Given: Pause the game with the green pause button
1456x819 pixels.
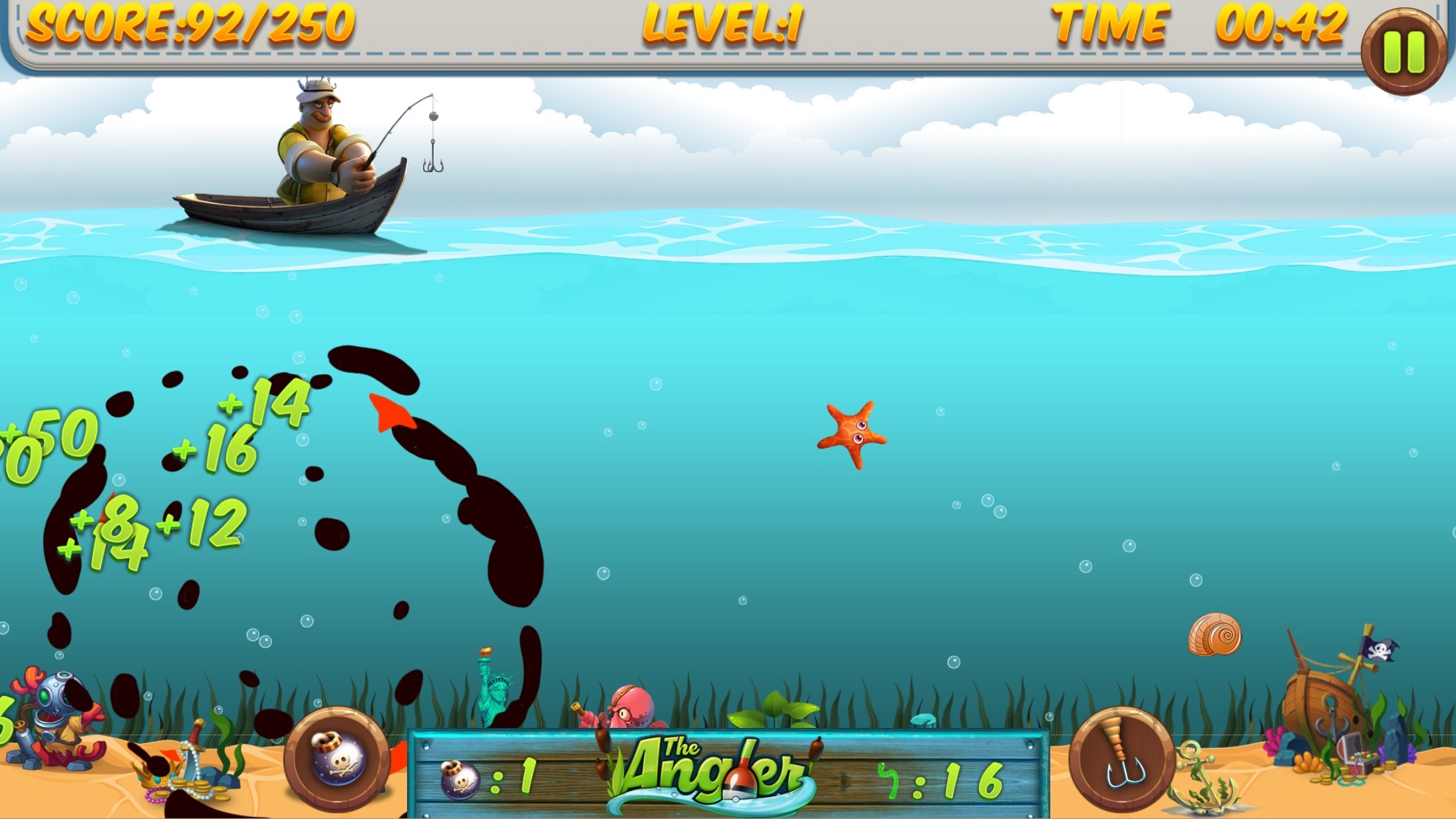Looking at the screenshot, I should pos(1403,51).
